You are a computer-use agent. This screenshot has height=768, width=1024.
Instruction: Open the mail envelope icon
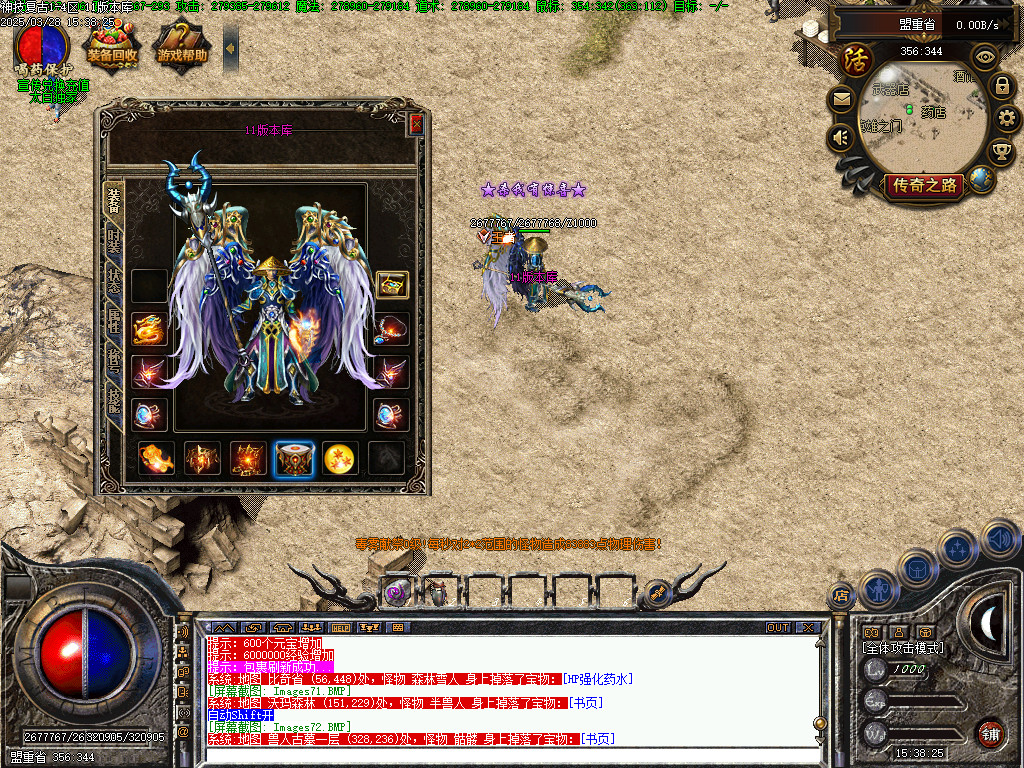coord(840,99)
